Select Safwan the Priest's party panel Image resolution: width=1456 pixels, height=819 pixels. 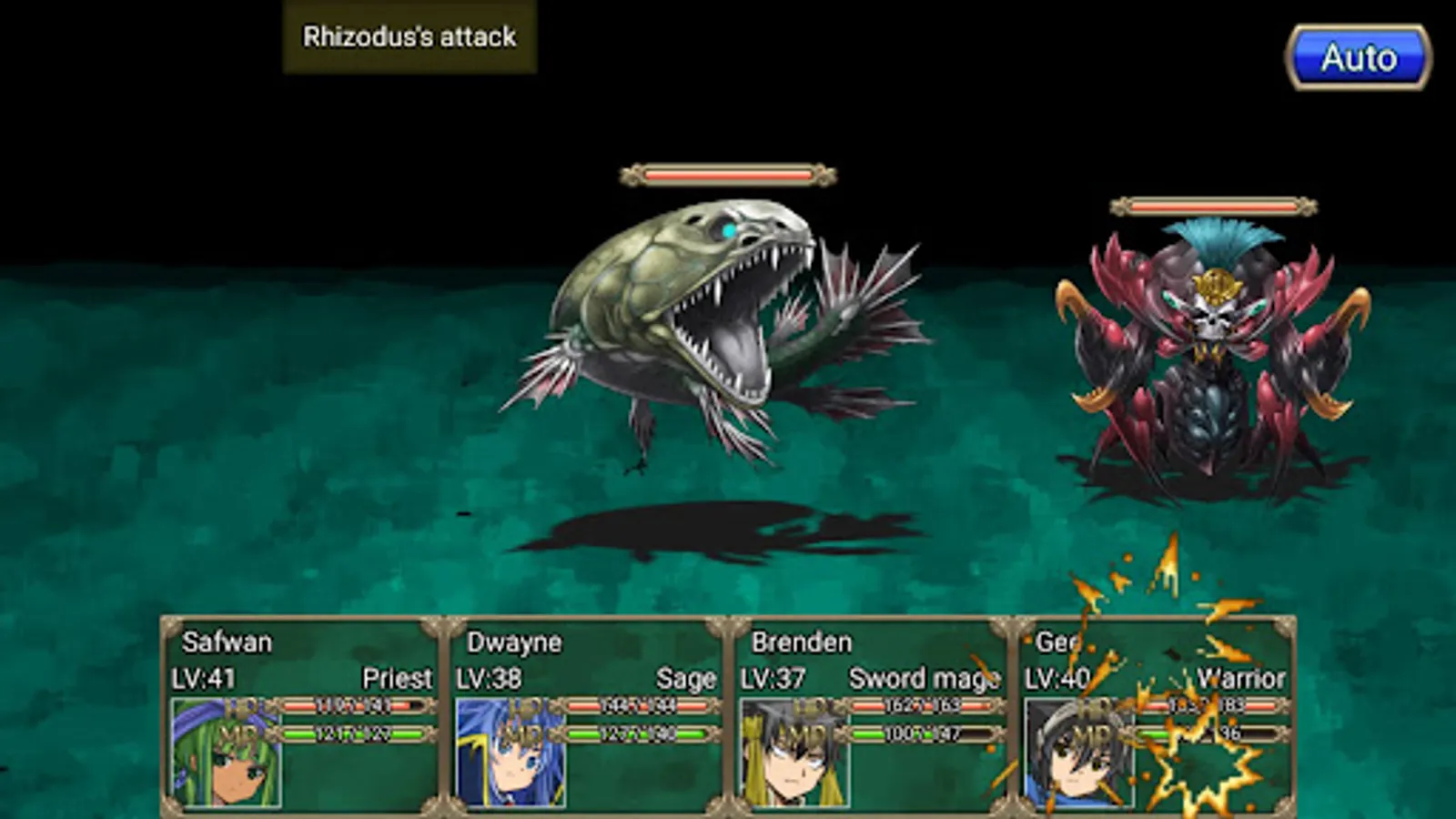point(302,715)
